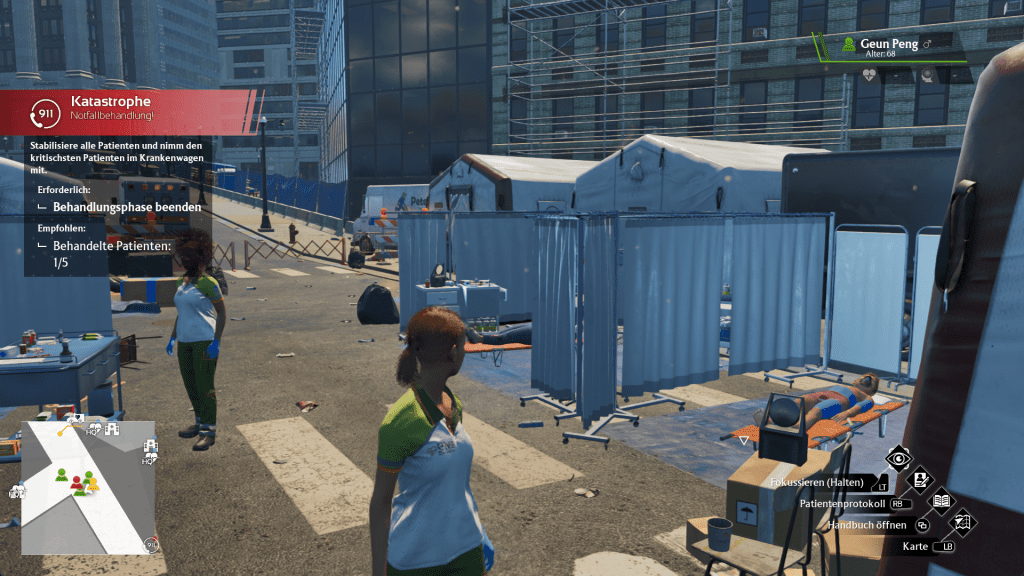Viewport: 1024px width, 576px height.
Task: Open the Patientenprotokoll icon
Action: click(x=919, y=481)
